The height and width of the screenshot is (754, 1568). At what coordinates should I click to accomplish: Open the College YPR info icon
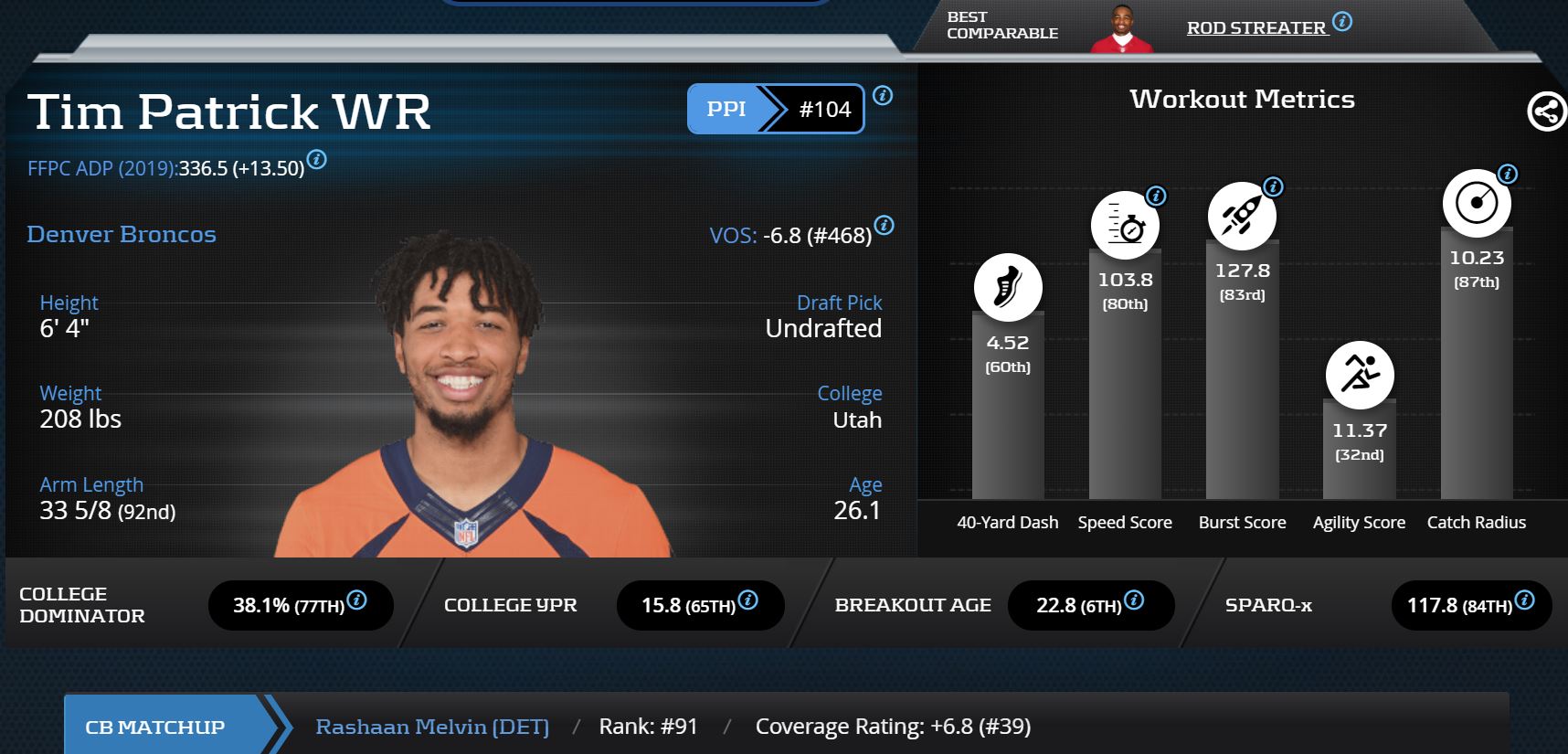pos(747,600)
